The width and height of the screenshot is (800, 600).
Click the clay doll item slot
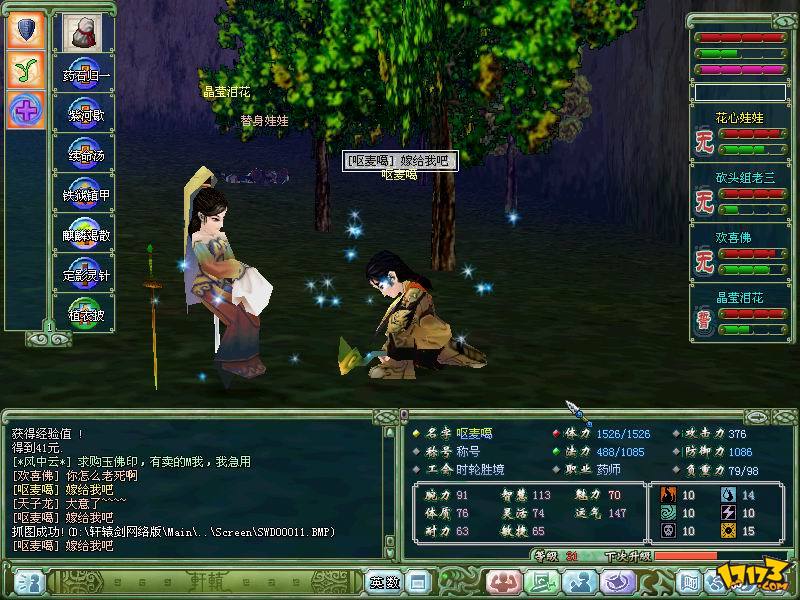point(80,33)
